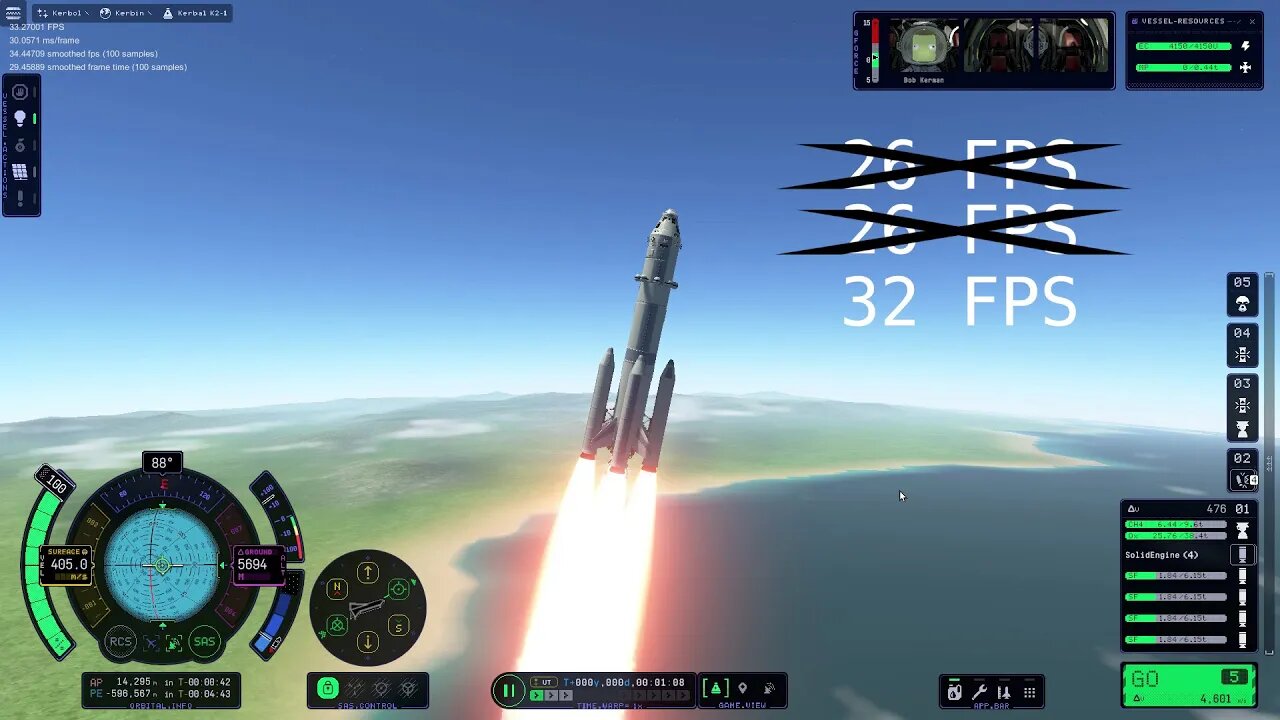Turn off the vessel lights in Vessel Actions

tap(19, 118)
